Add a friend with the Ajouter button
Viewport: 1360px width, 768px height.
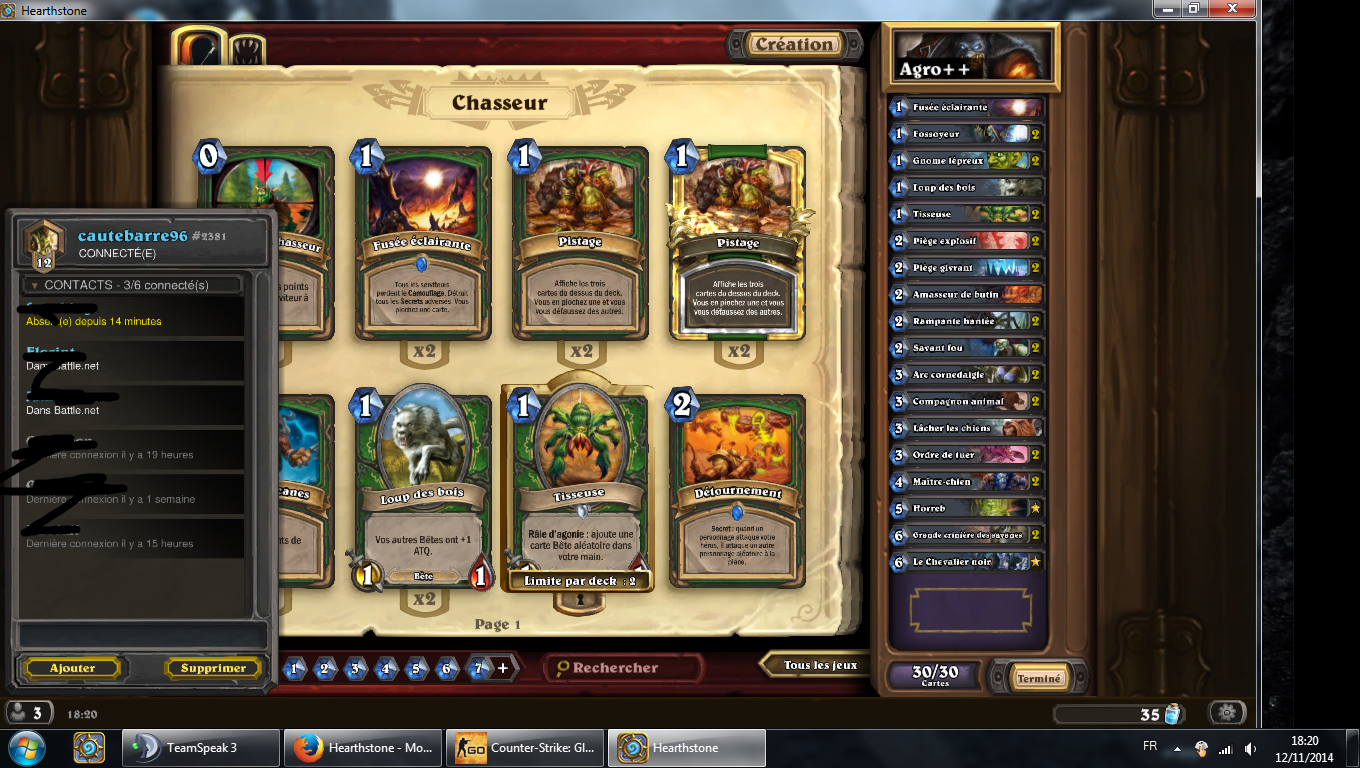73,668
